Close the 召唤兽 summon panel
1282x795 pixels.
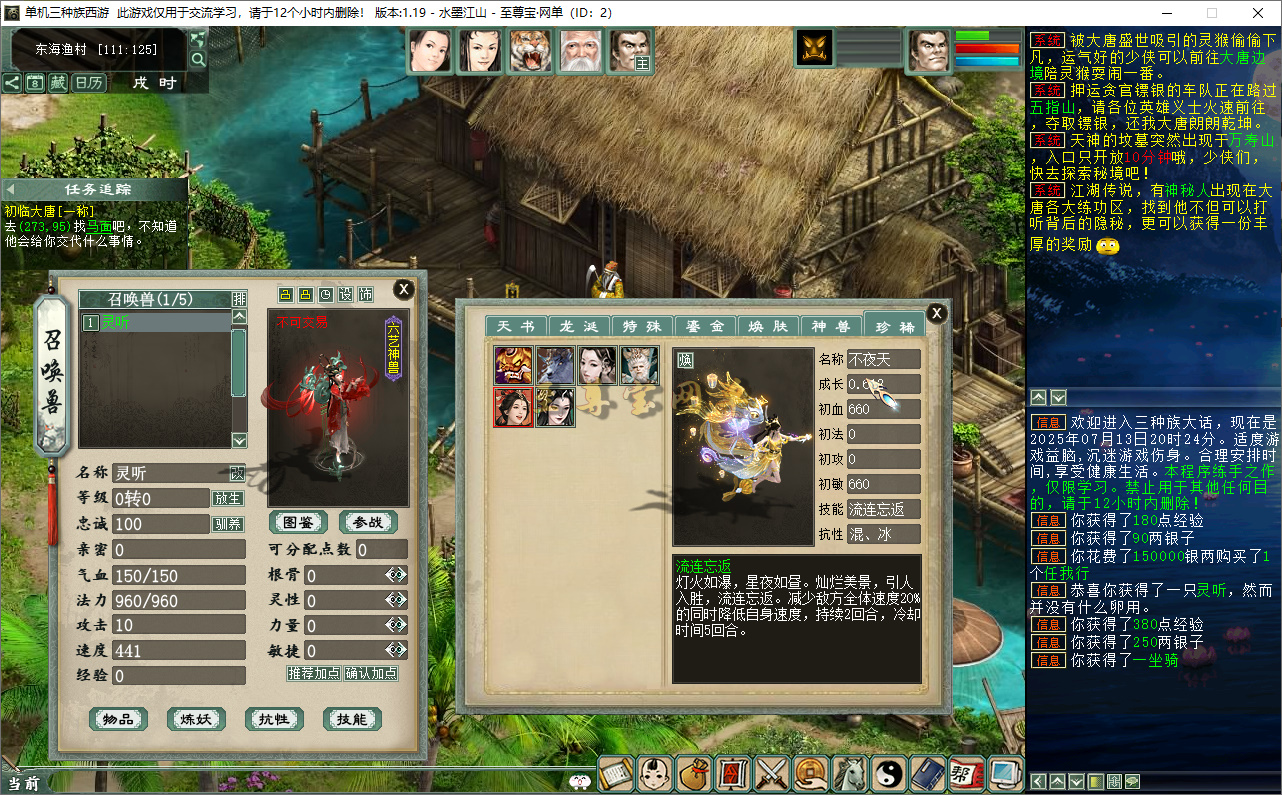[403, 290]
